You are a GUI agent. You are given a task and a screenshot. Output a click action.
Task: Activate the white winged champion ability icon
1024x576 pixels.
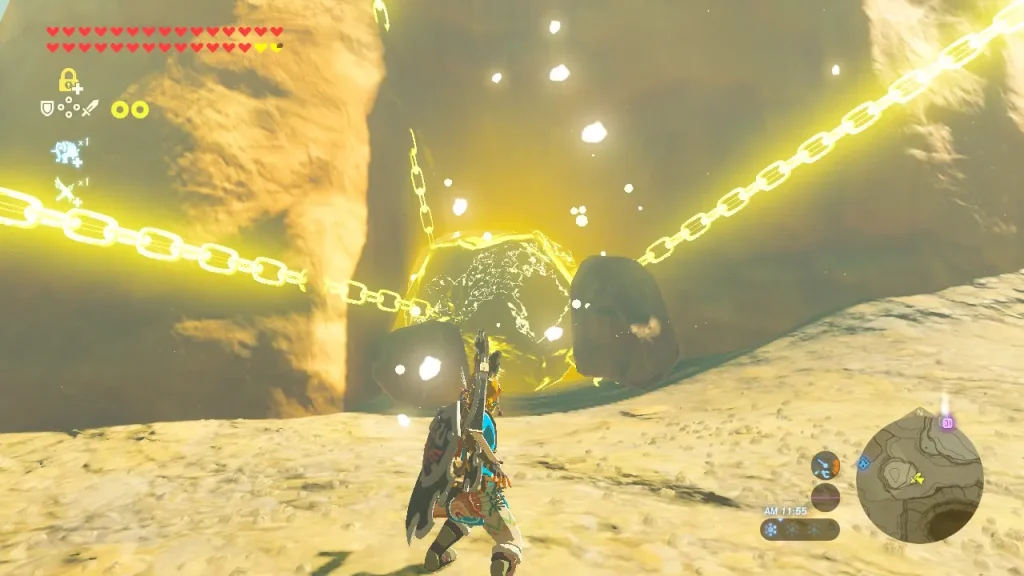coord(68,190)
